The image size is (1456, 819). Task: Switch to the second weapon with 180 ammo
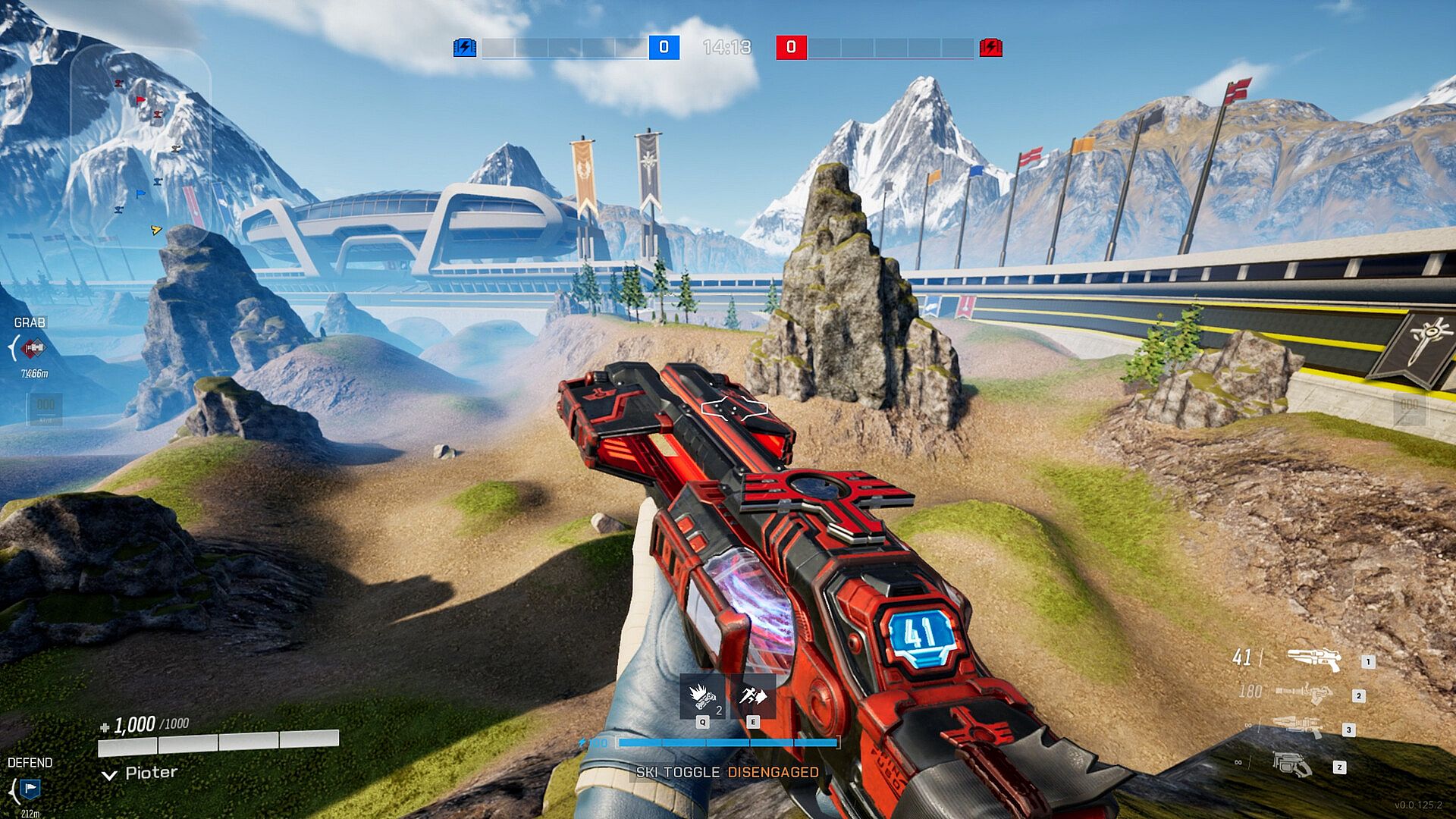pyautogui.click(x=1304, y=692)
